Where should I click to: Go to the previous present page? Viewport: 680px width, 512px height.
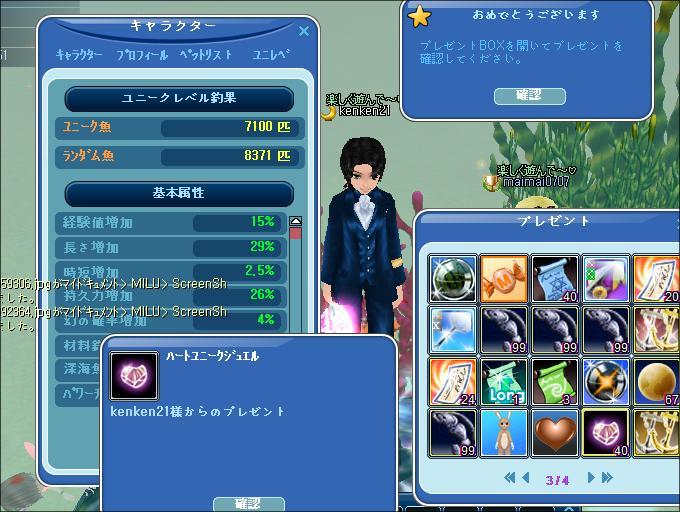(525, 478)
